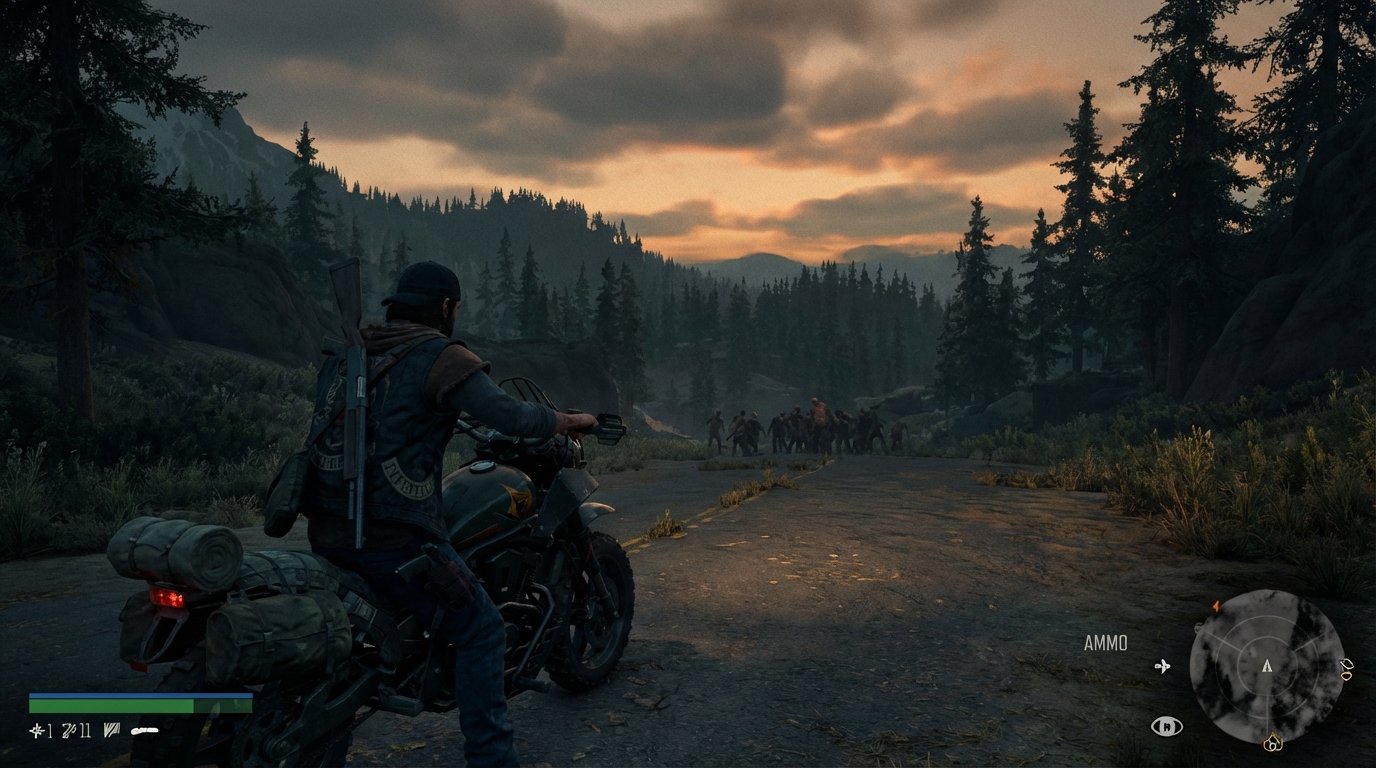The image size is (1376, 768).
Task: Click the survival vision eye icon beside the minimap
Action: [1167, 726]
